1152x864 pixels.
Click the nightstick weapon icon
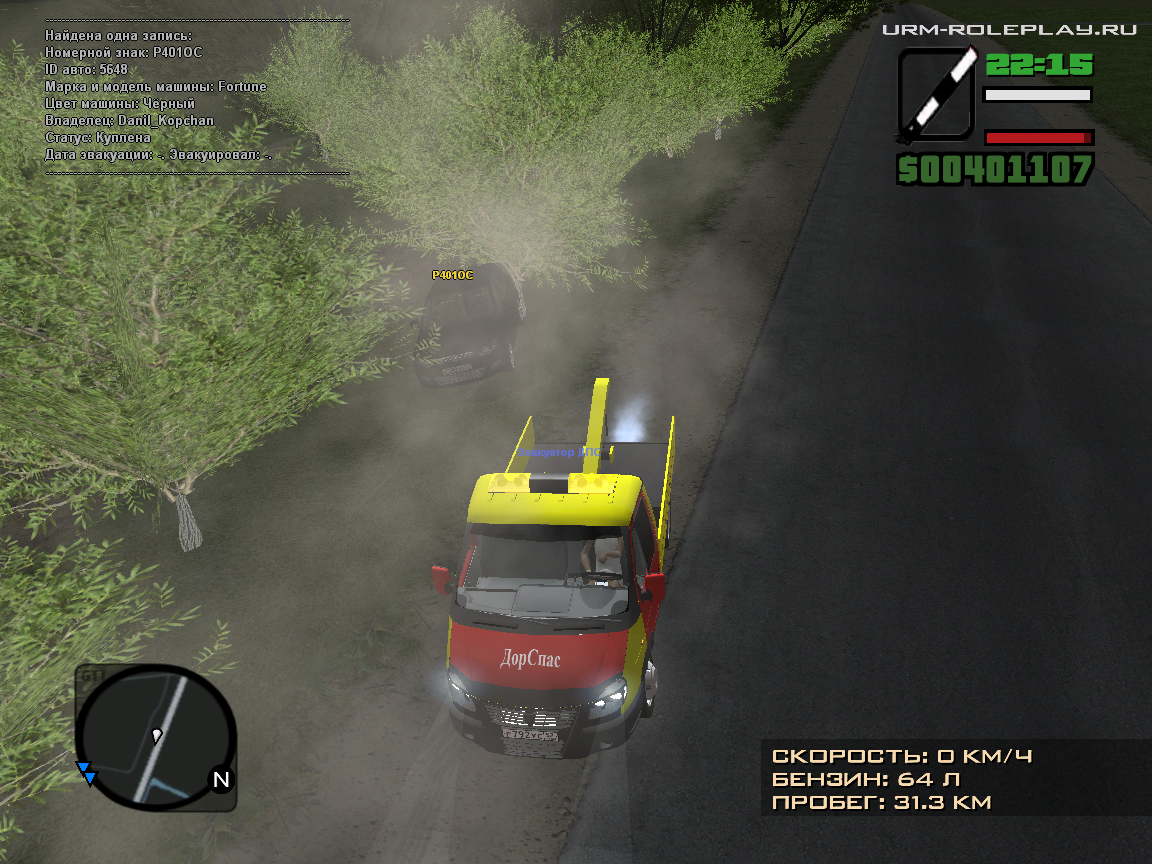[936, 95]
